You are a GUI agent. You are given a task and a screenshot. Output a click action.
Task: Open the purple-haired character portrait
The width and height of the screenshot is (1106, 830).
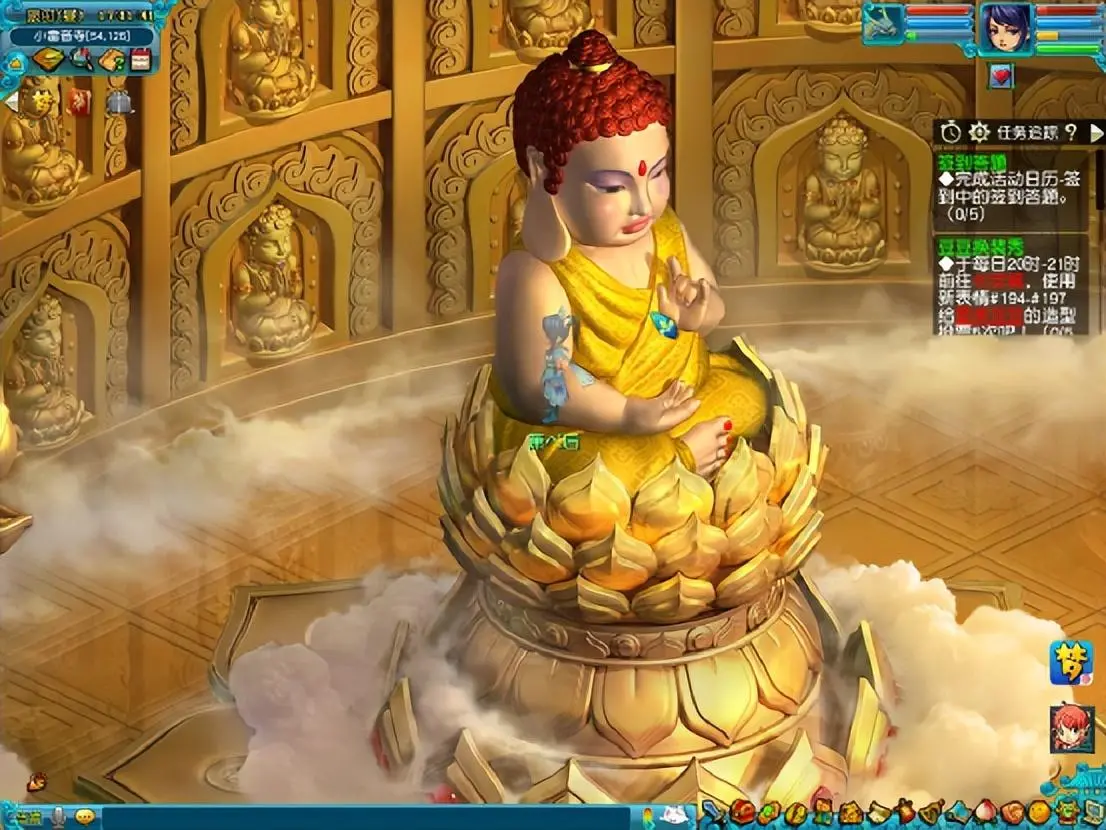(1005, 27)
